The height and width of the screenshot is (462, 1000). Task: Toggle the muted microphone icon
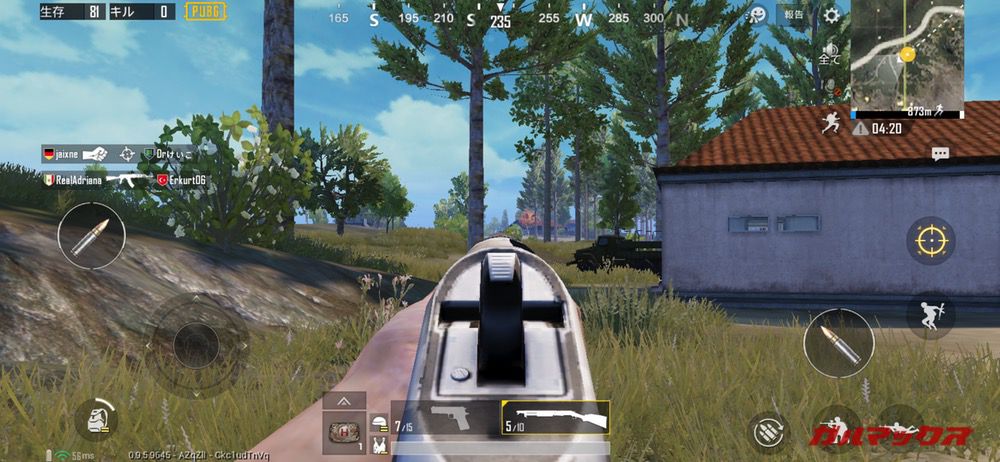[830, 90]
